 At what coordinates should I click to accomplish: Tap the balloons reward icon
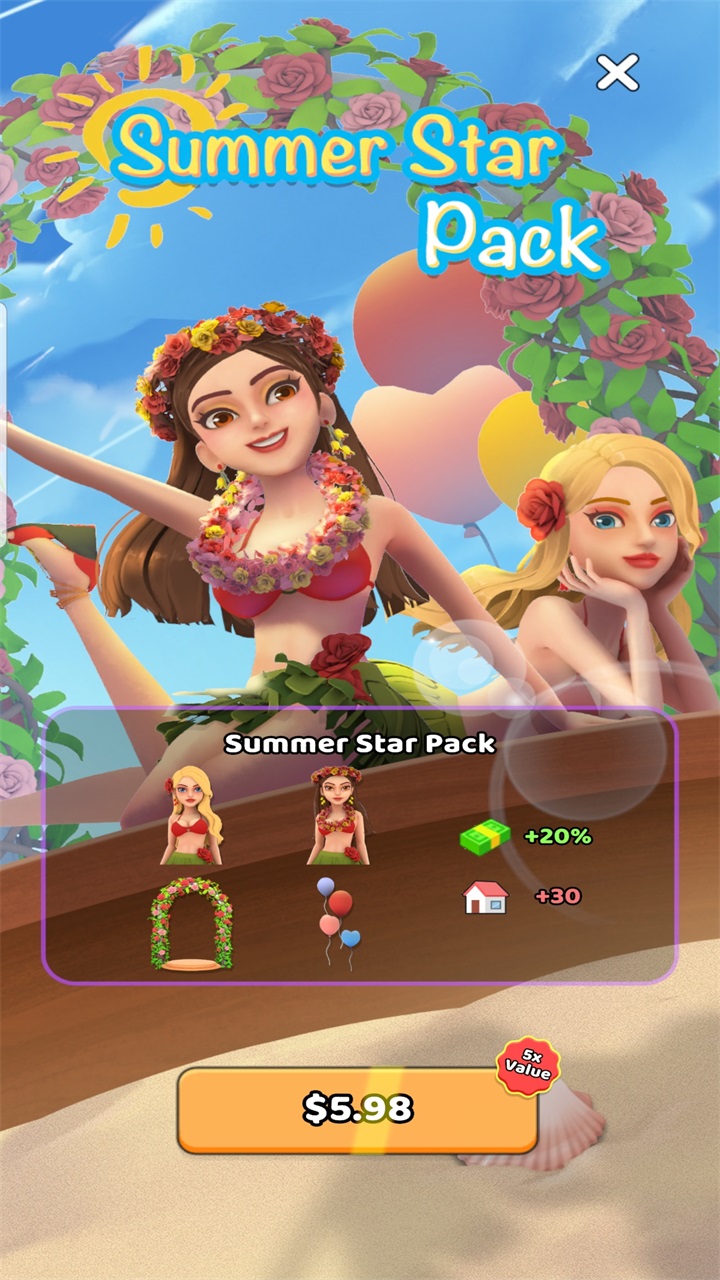(x=337, y=922)
